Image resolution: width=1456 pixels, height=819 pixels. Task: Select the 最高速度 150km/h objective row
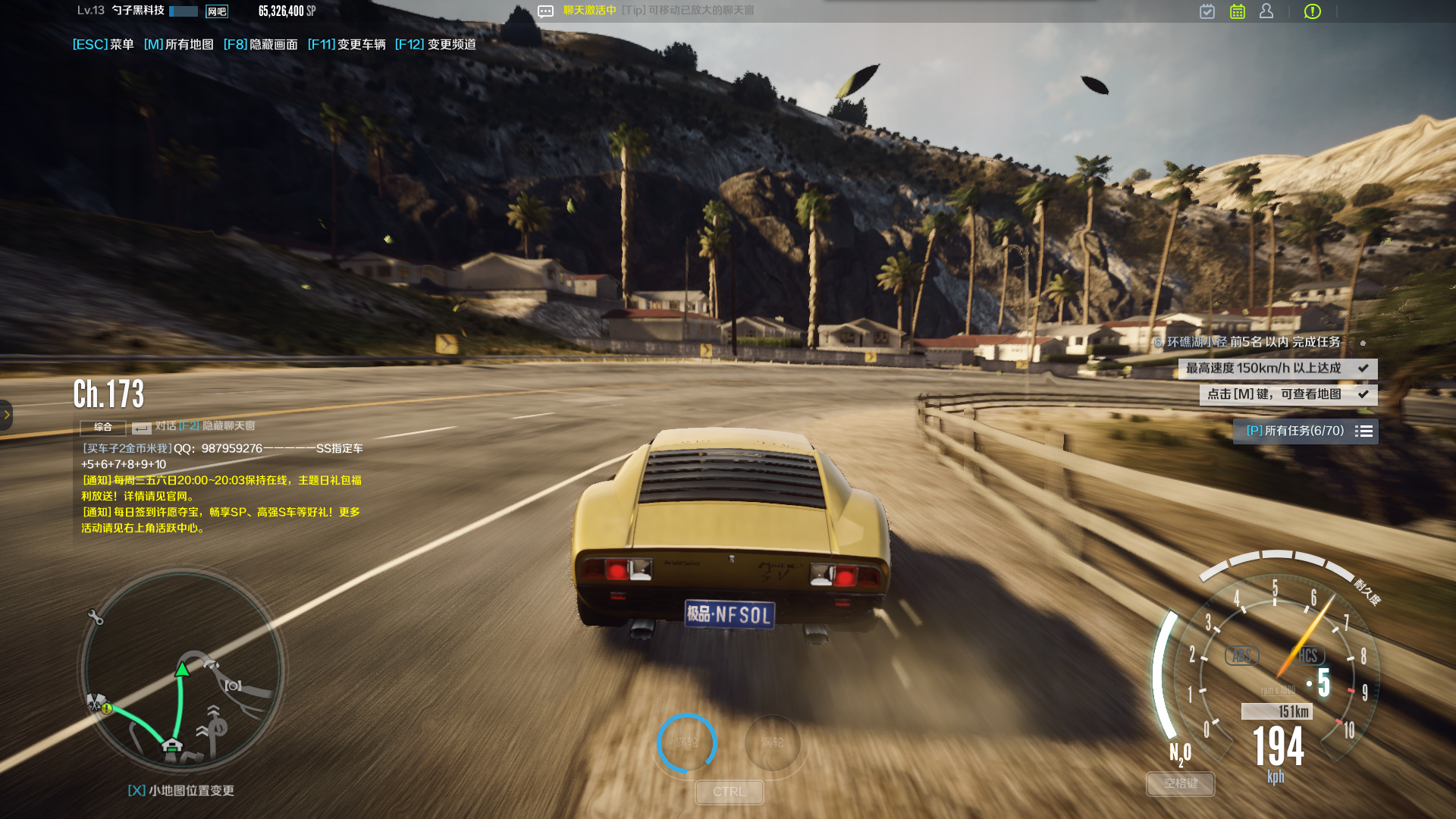[x=1277, y=369]
